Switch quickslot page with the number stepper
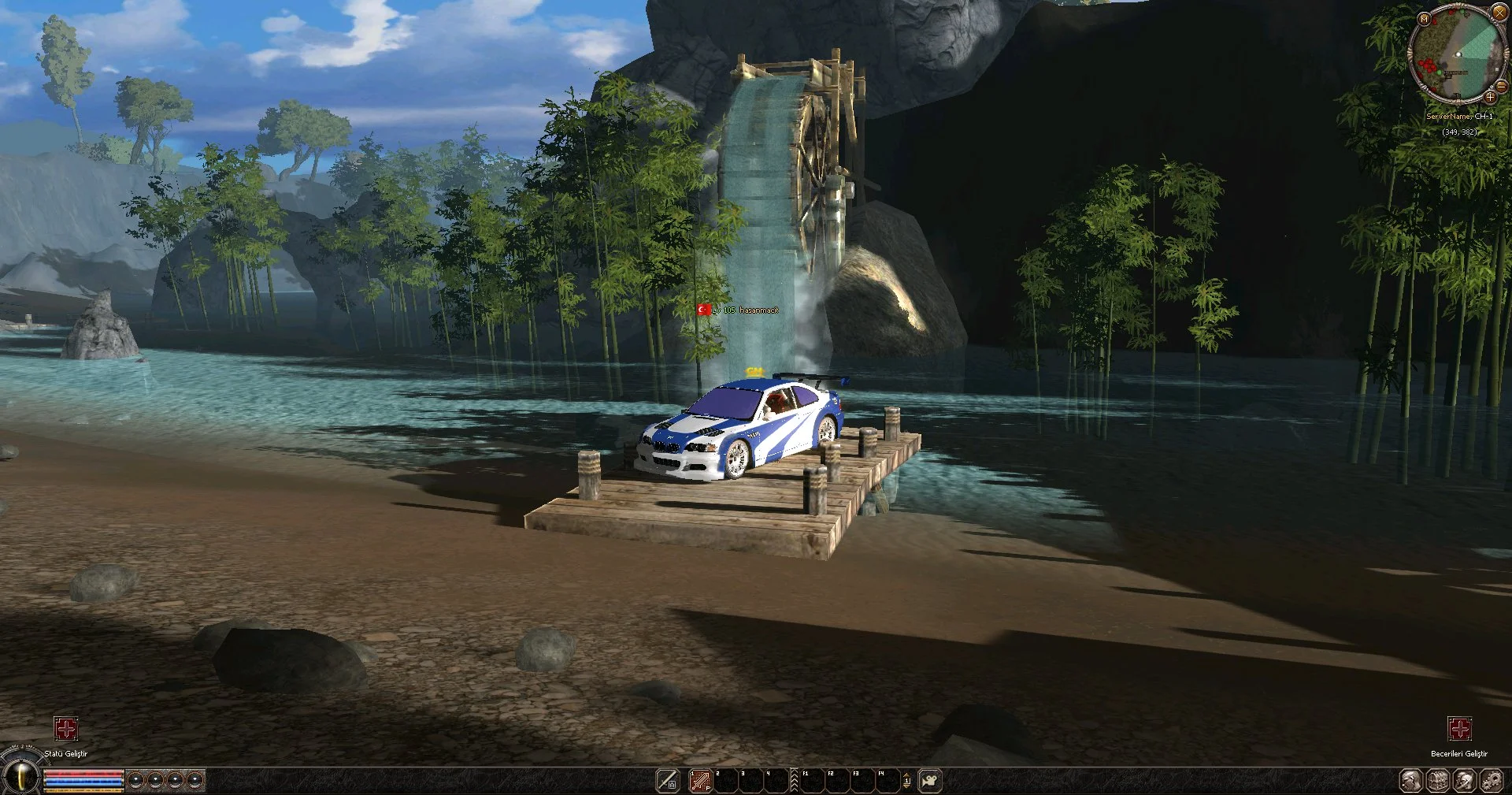This screenshot has width=1512, height=795. (x=906, y=781)
